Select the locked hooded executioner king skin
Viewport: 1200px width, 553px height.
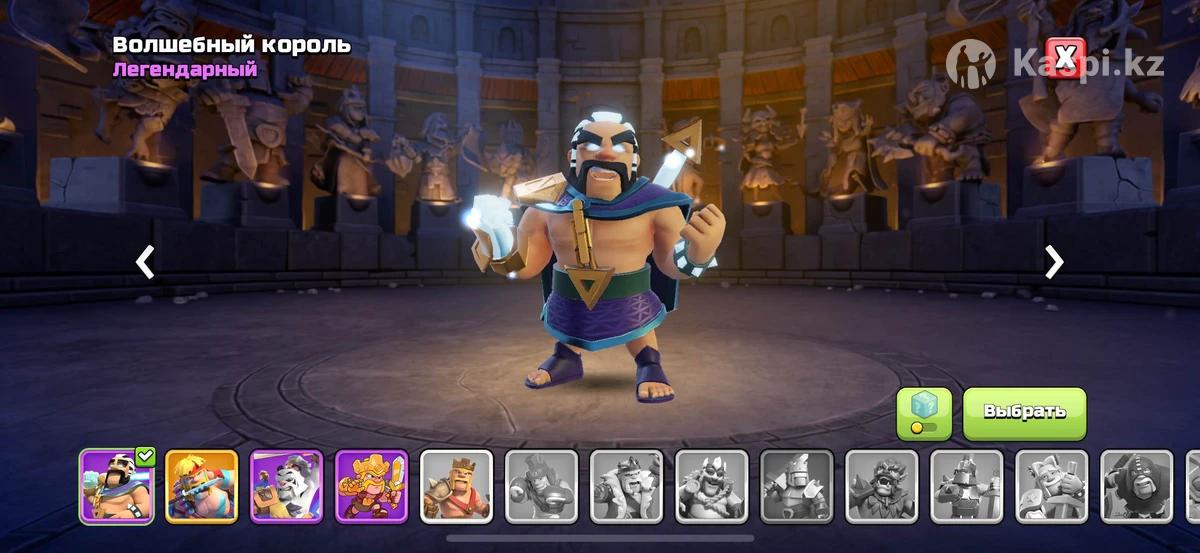pyautogui.click(x=1136, y=486)
